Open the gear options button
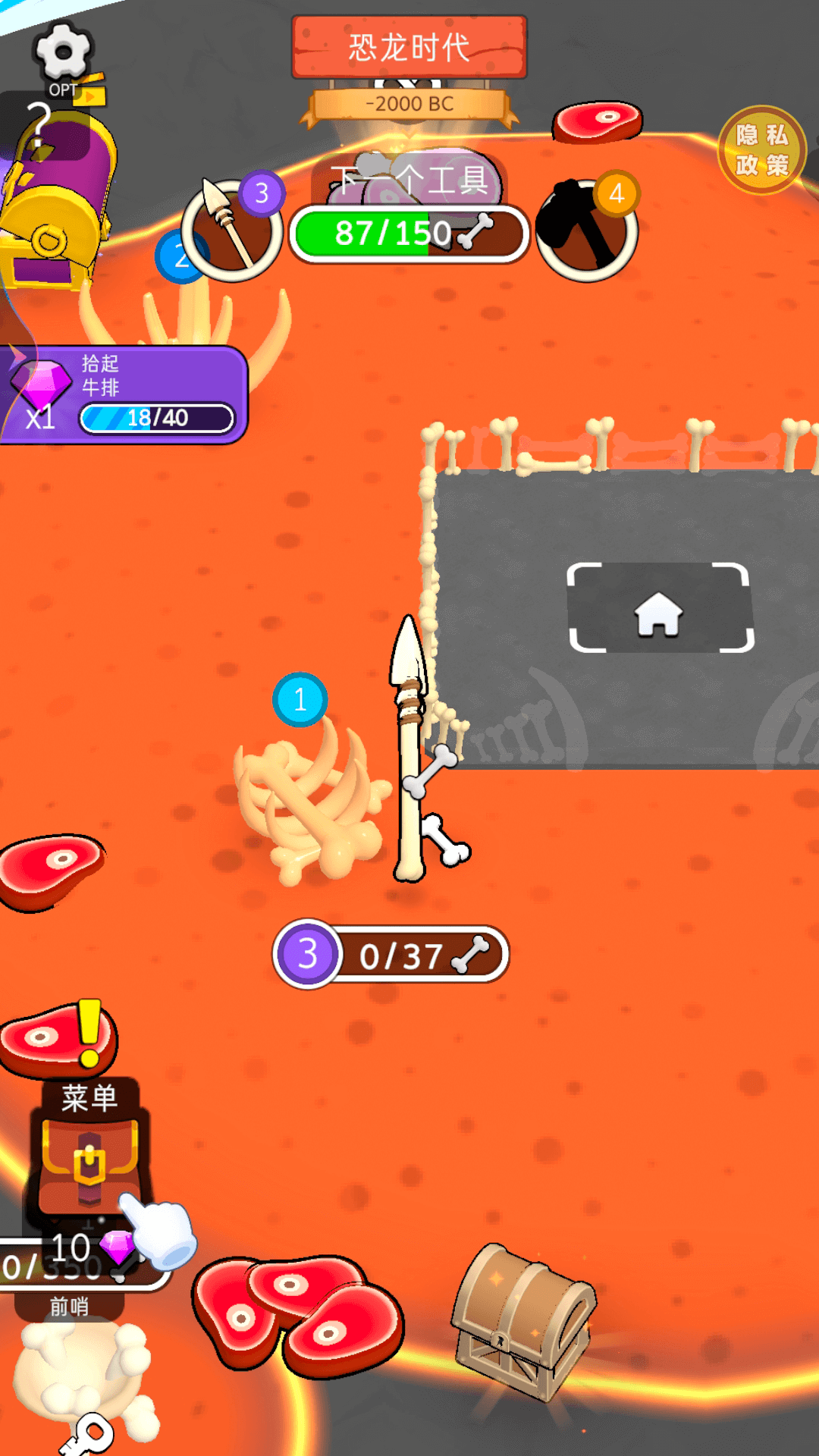The width and height of the screenshot is (819, 1456). tap(63, 53)
